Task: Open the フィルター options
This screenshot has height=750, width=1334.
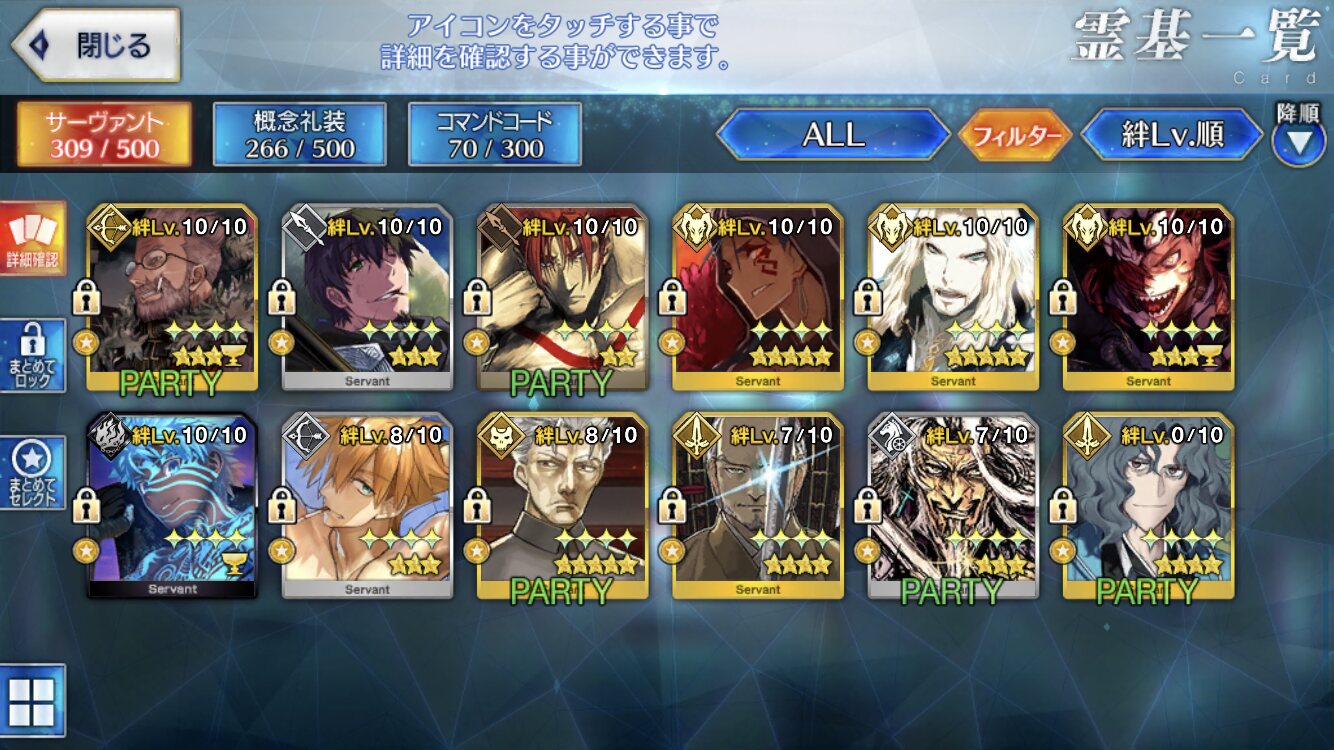Action: coord(1015,136)
